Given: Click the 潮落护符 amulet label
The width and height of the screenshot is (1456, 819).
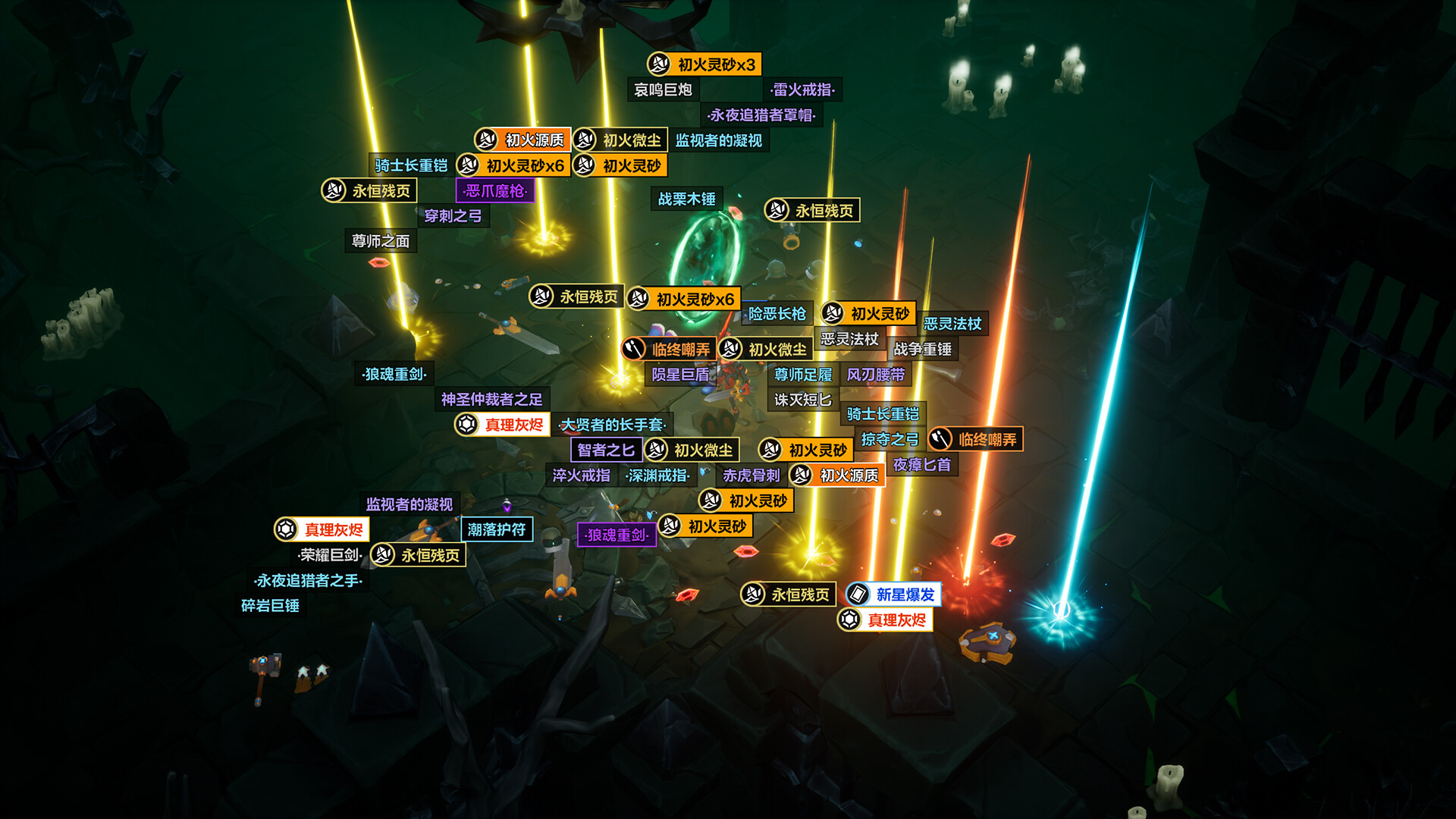Looking at the screenshot, I should point(497,529).
